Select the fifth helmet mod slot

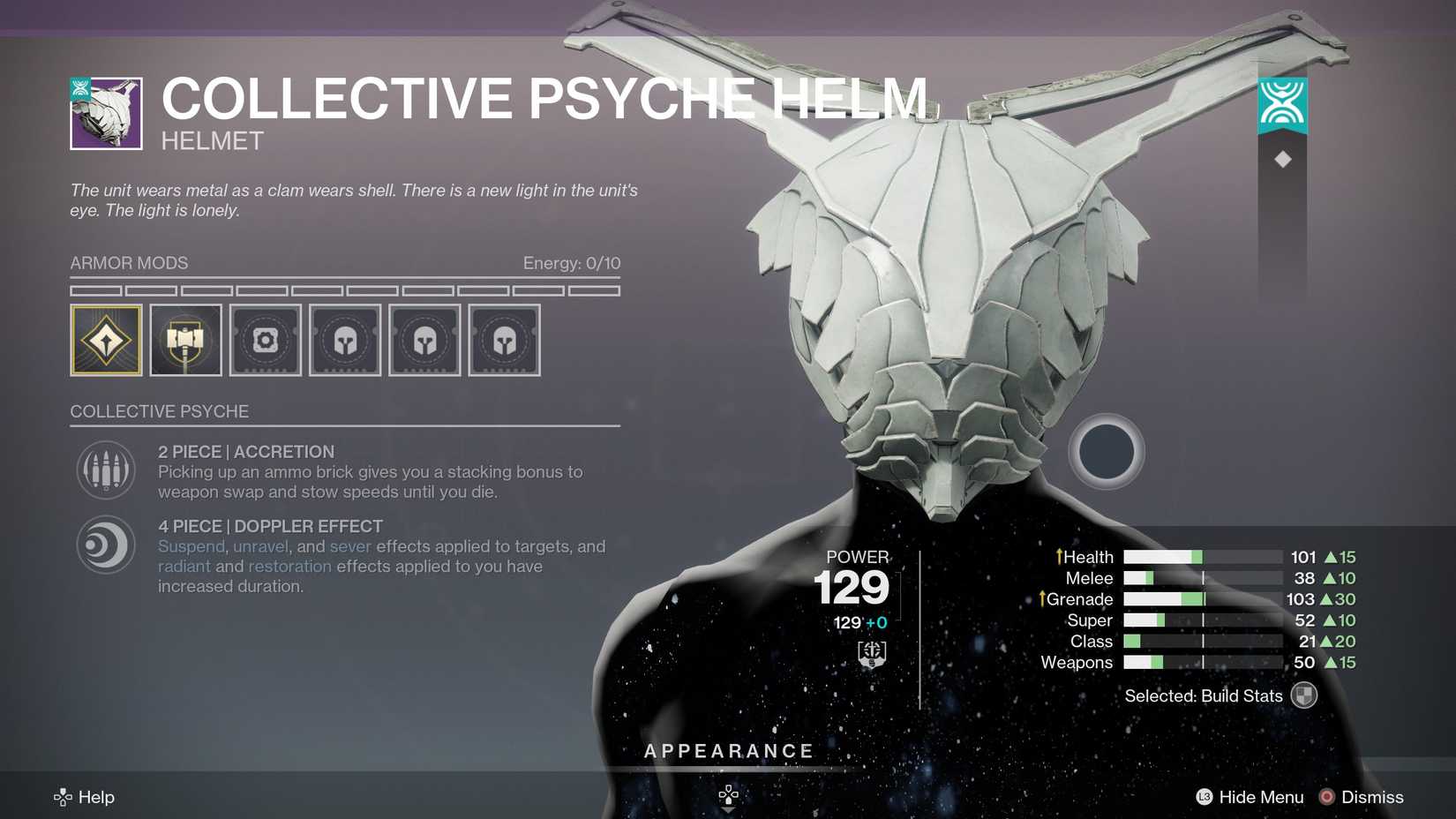tap(424, 339)
